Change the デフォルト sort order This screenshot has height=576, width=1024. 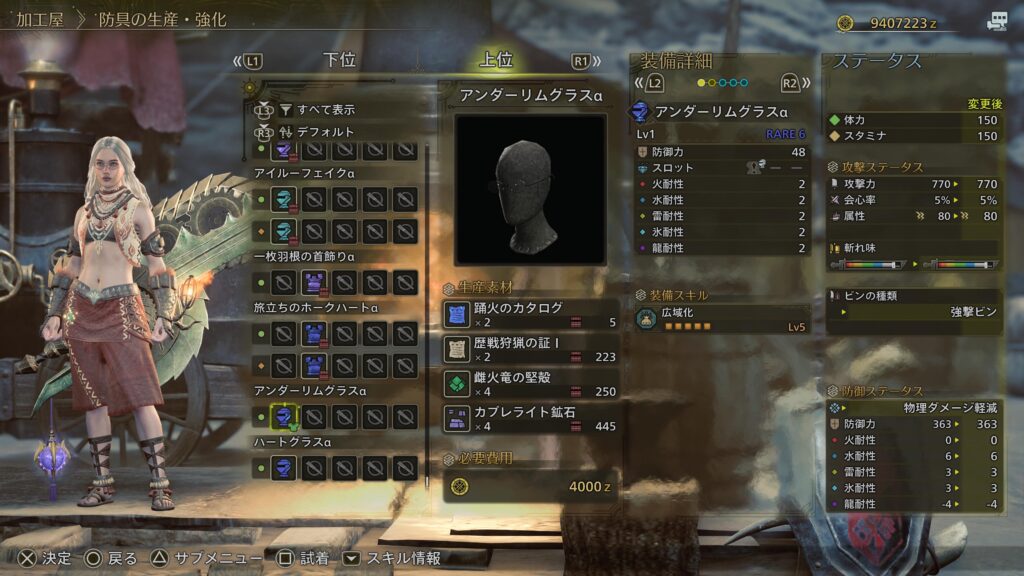[325, 131]
